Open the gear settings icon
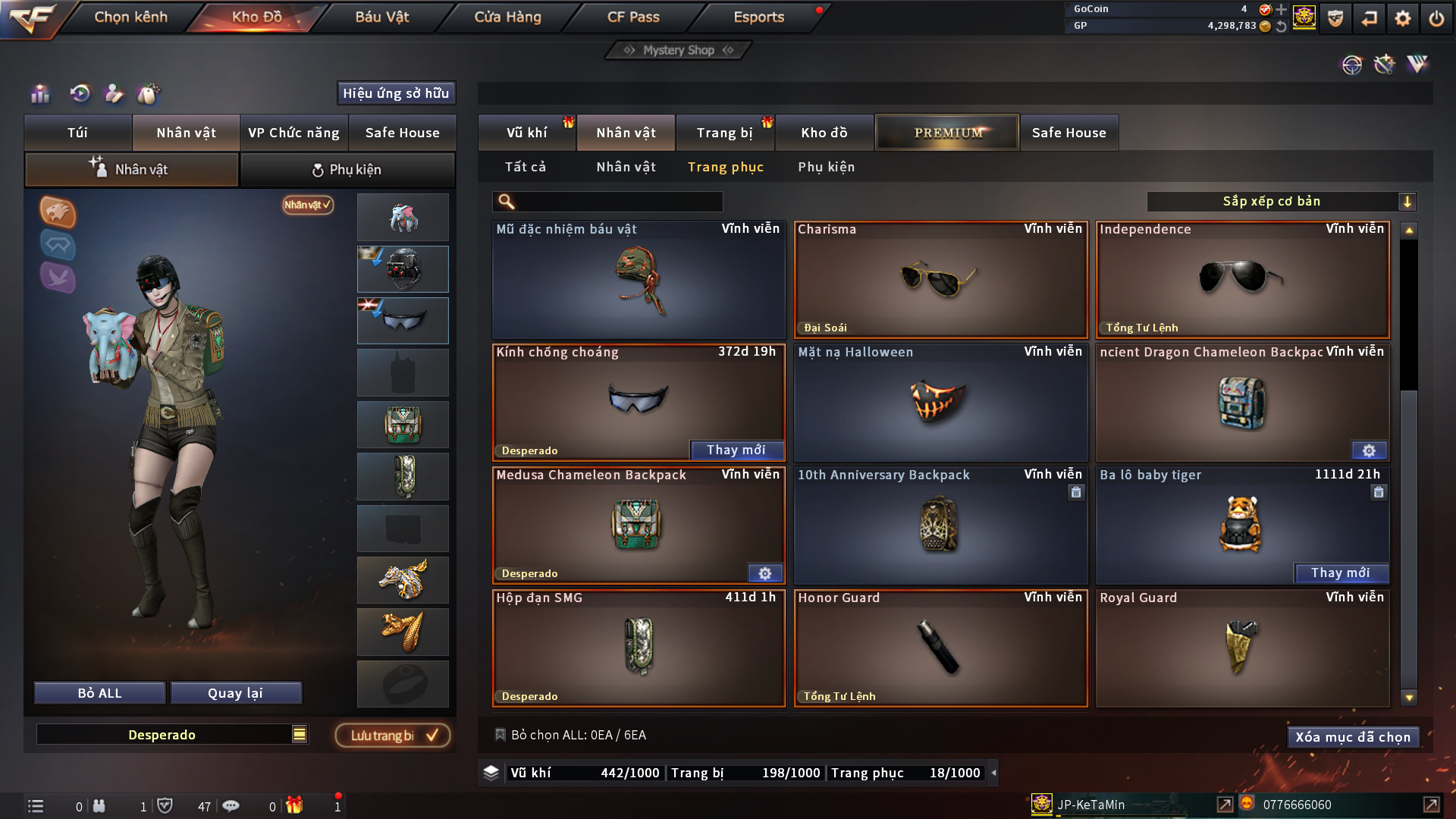1456x819 pixels. [1403, 18]
